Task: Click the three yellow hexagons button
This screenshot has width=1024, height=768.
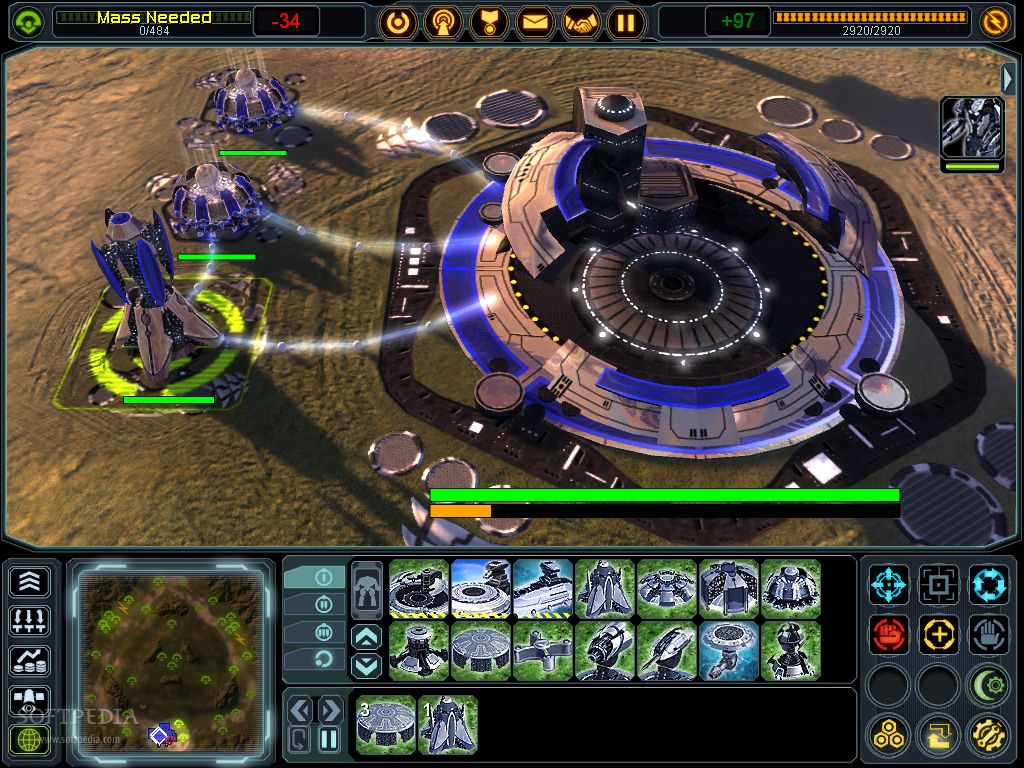Action: tap(888, 736)
